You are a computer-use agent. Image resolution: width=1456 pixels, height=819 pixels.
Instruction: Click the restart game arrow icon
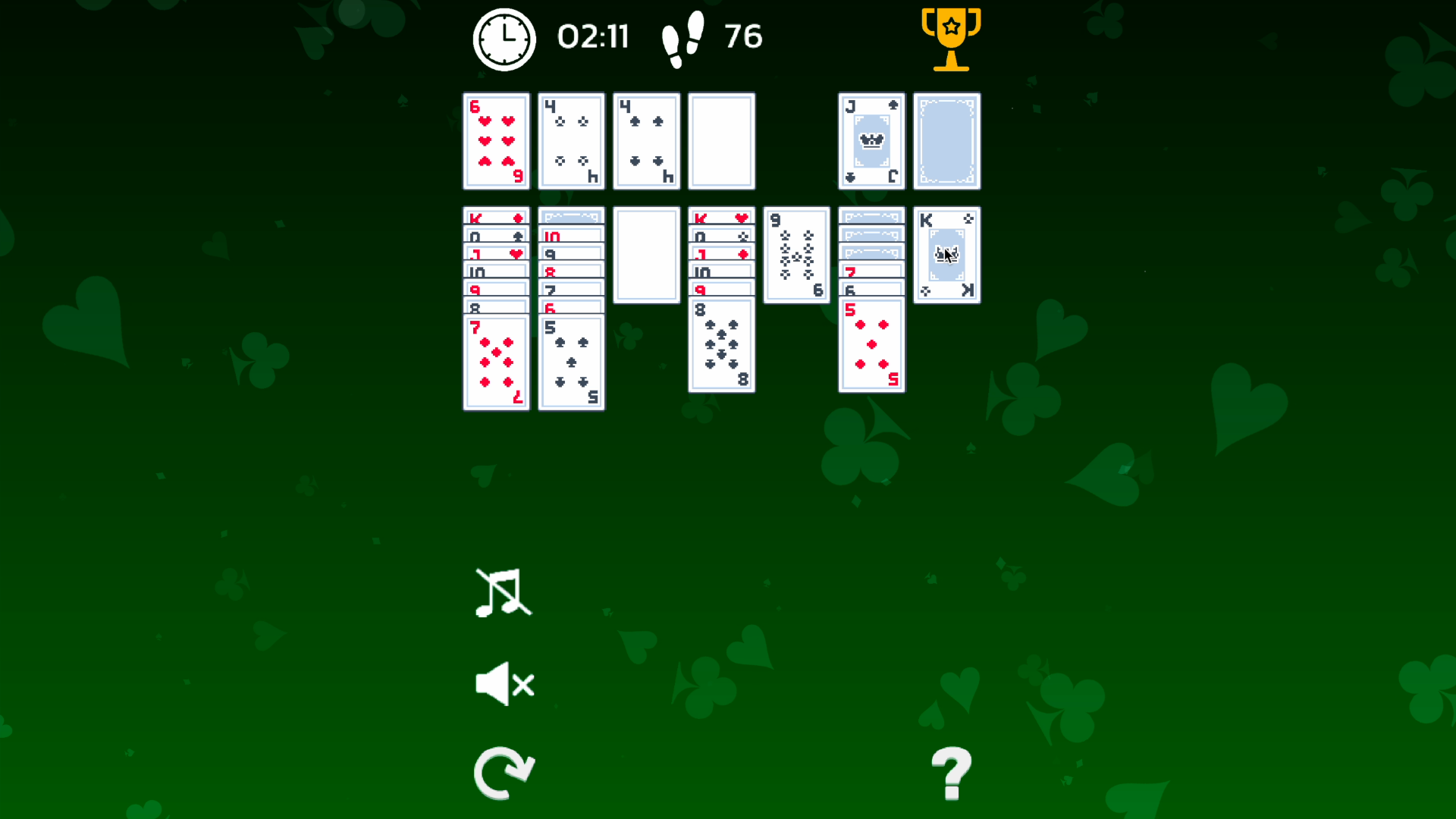point(503,772)
